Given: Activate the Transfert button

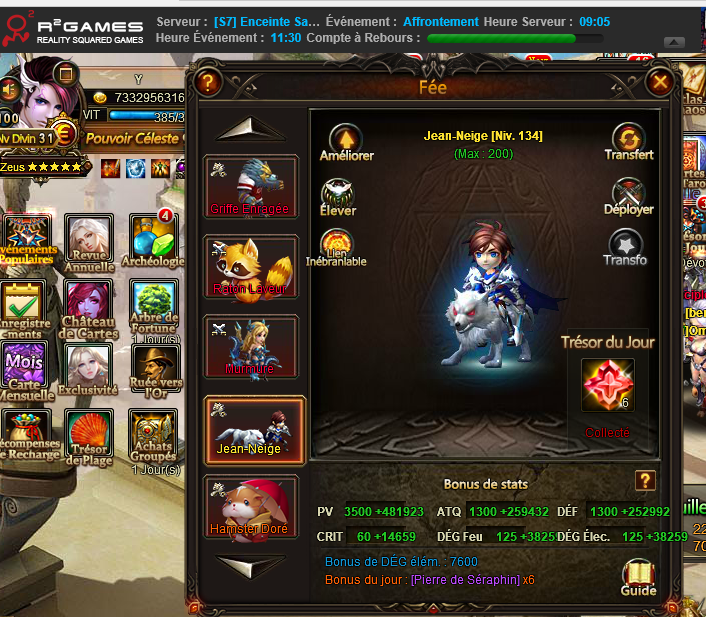Looking at the screenshot, I should 629,139.
